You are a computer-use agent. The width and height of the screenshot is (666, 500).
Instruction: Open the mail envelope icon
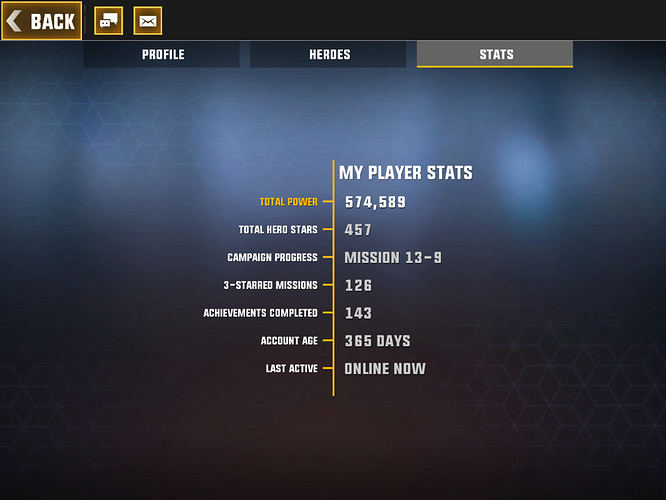coord(147,21)
